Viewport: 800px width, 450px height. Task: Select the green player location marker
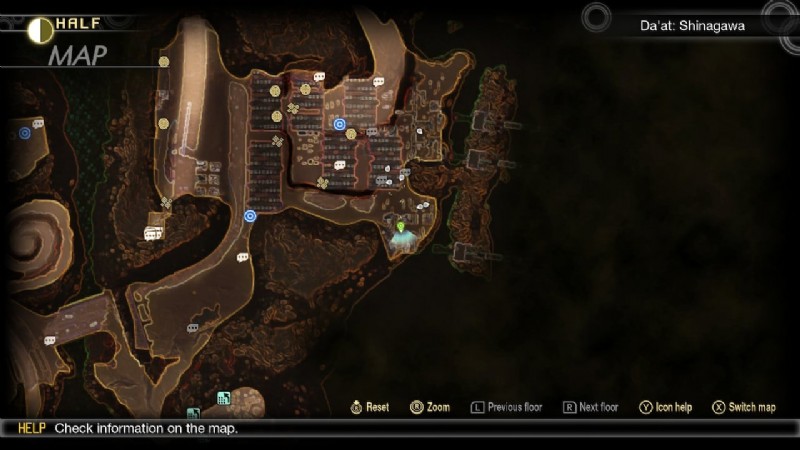[x=402, y=229]
